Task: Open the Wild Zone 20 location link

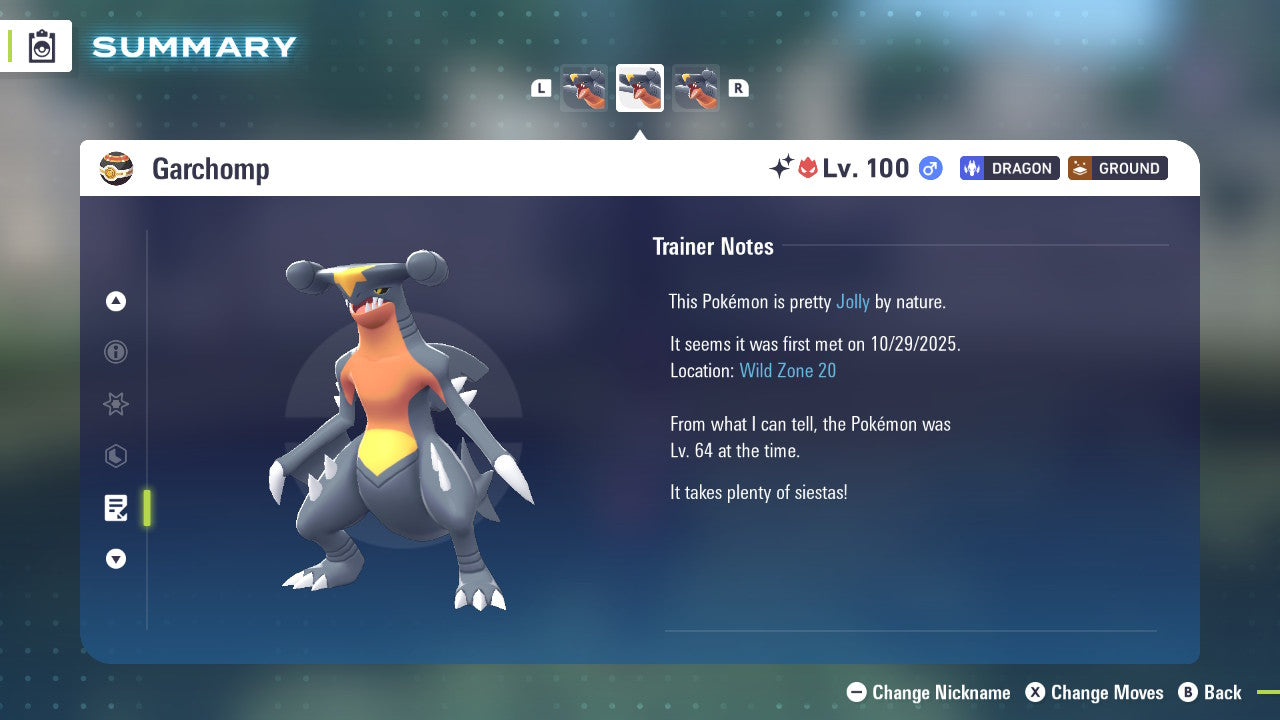Action: point(788,370)
